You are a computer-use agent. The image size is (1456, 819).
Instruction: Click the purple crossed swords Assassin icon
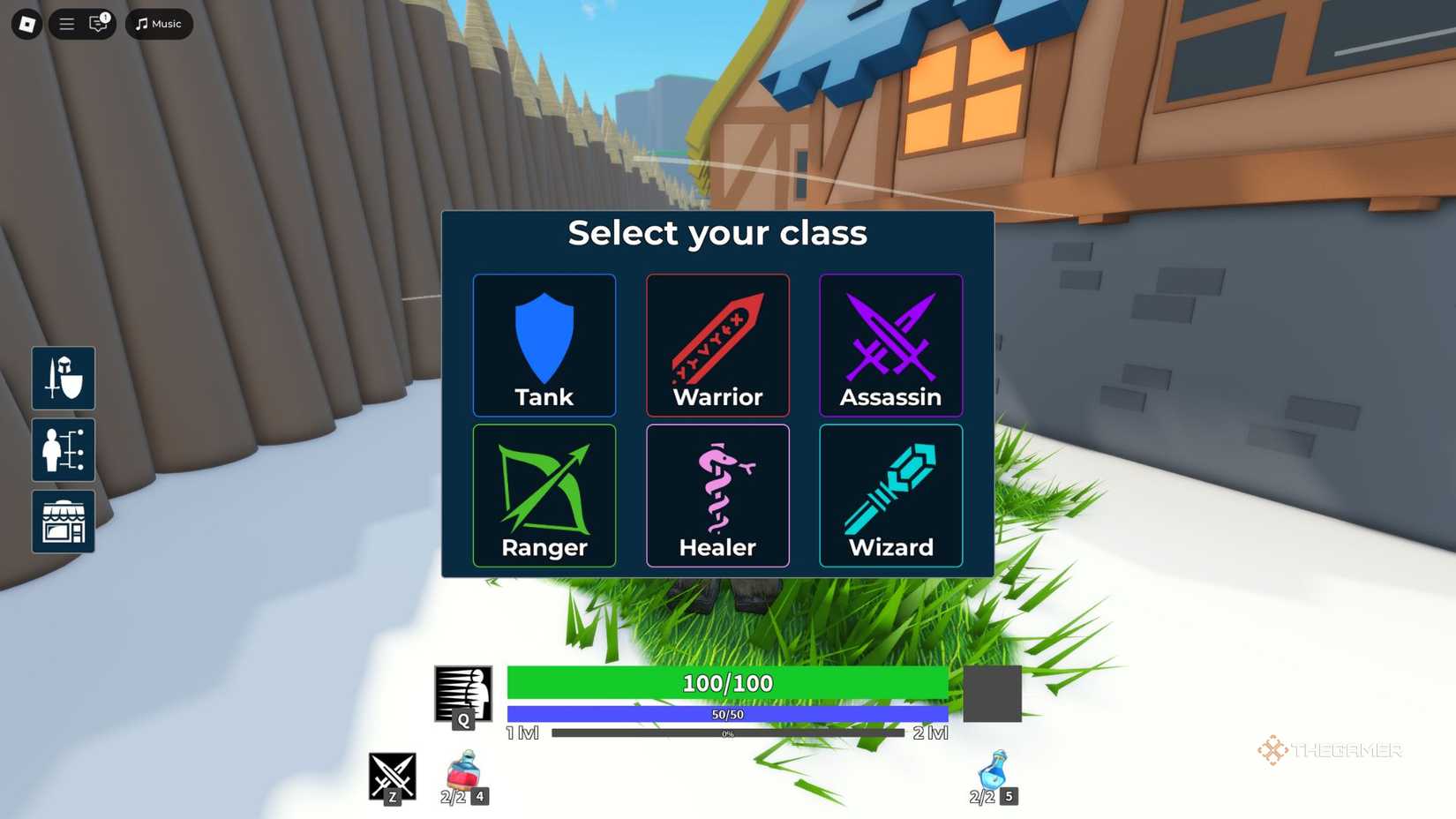click(x=890, y=345)
